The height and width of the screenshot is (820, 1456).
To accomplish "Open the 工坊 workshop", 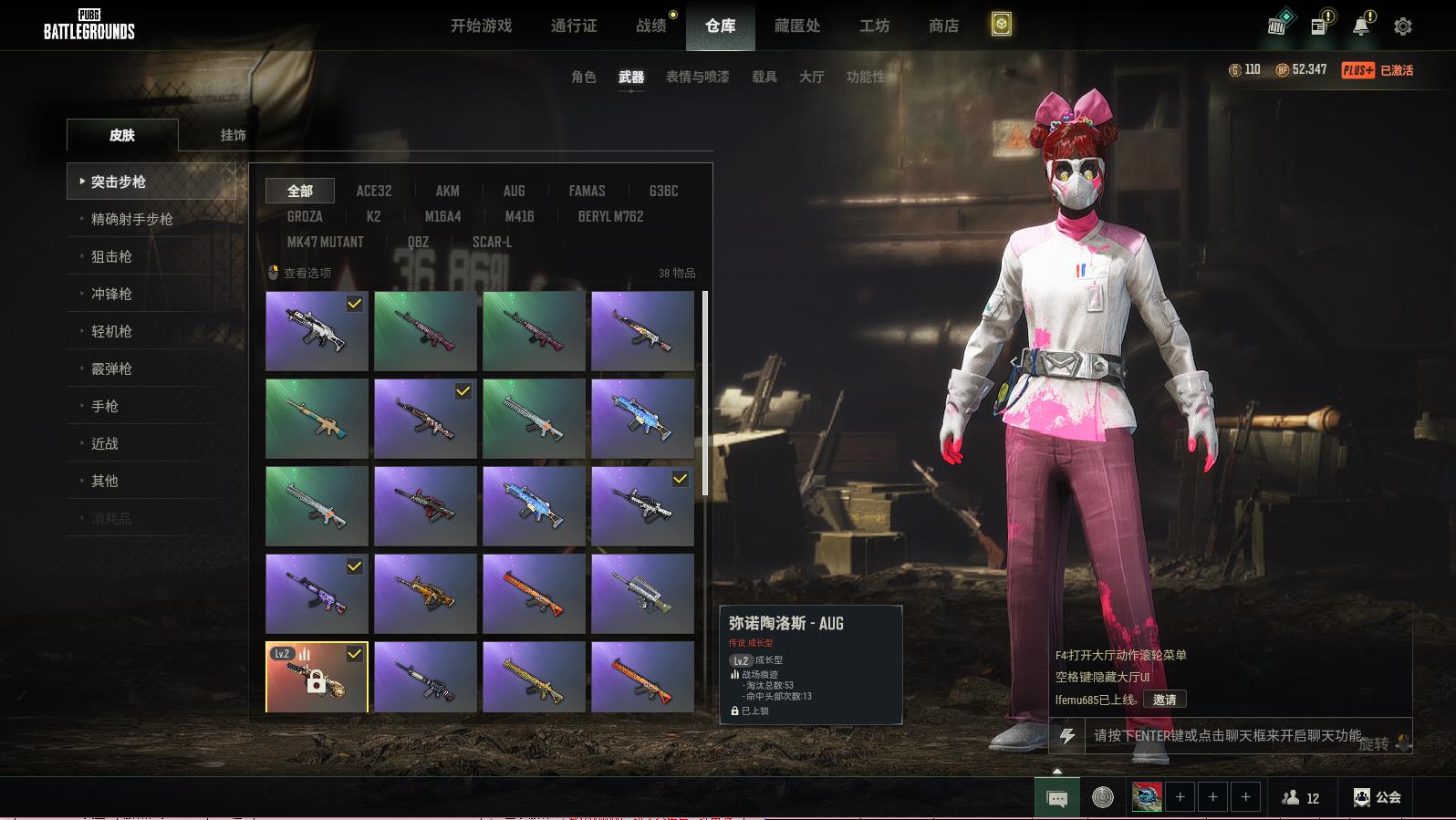I will pos(874,26).
